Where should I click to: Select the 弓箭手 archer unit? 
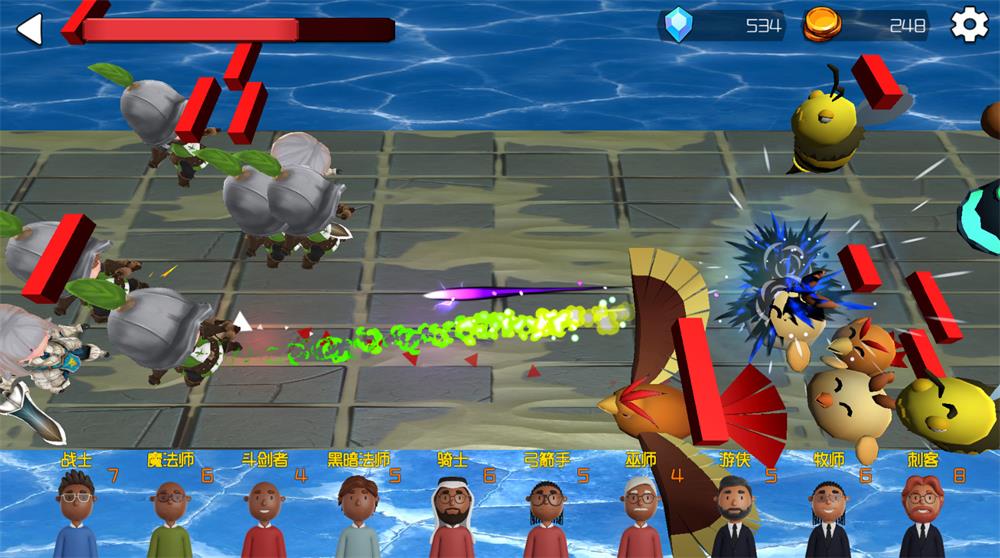(546, 510)
